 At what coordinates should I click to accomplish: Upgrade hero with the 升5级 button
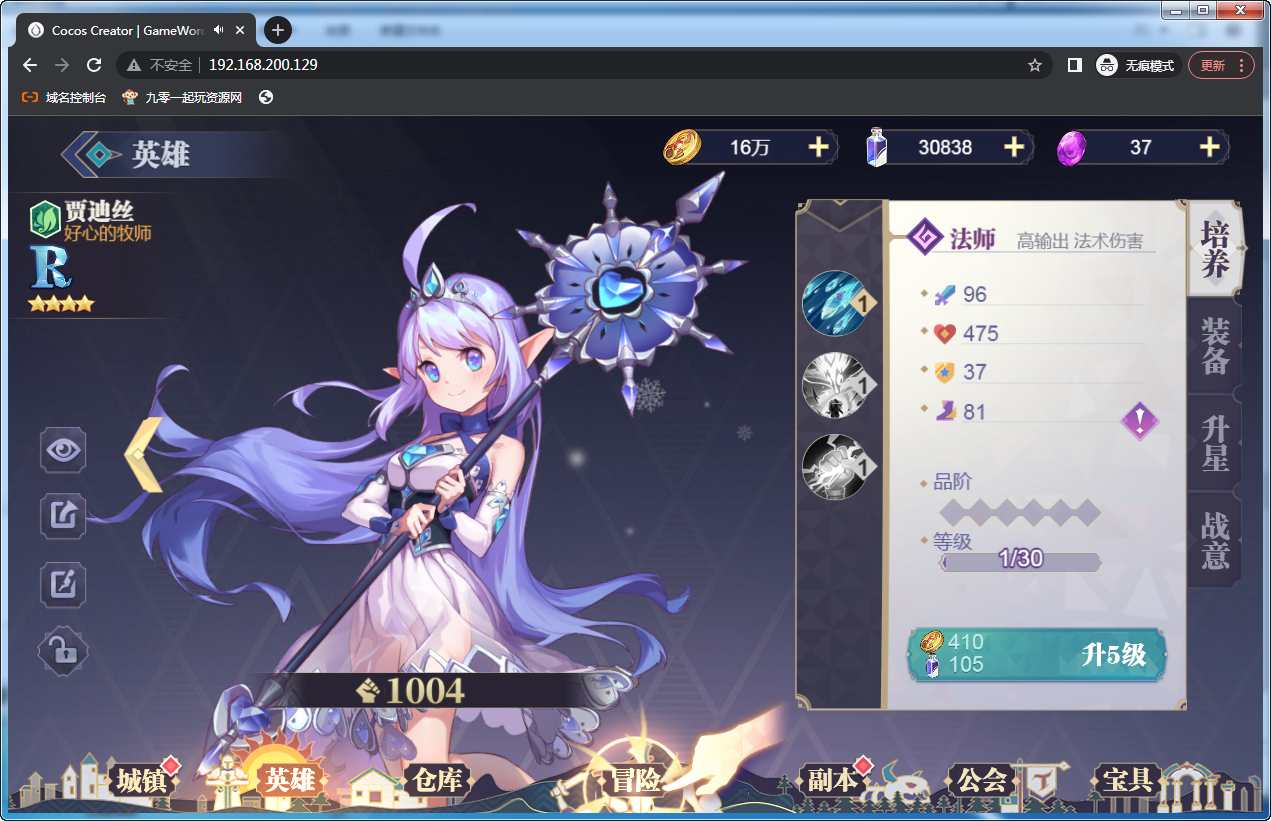1036,654
